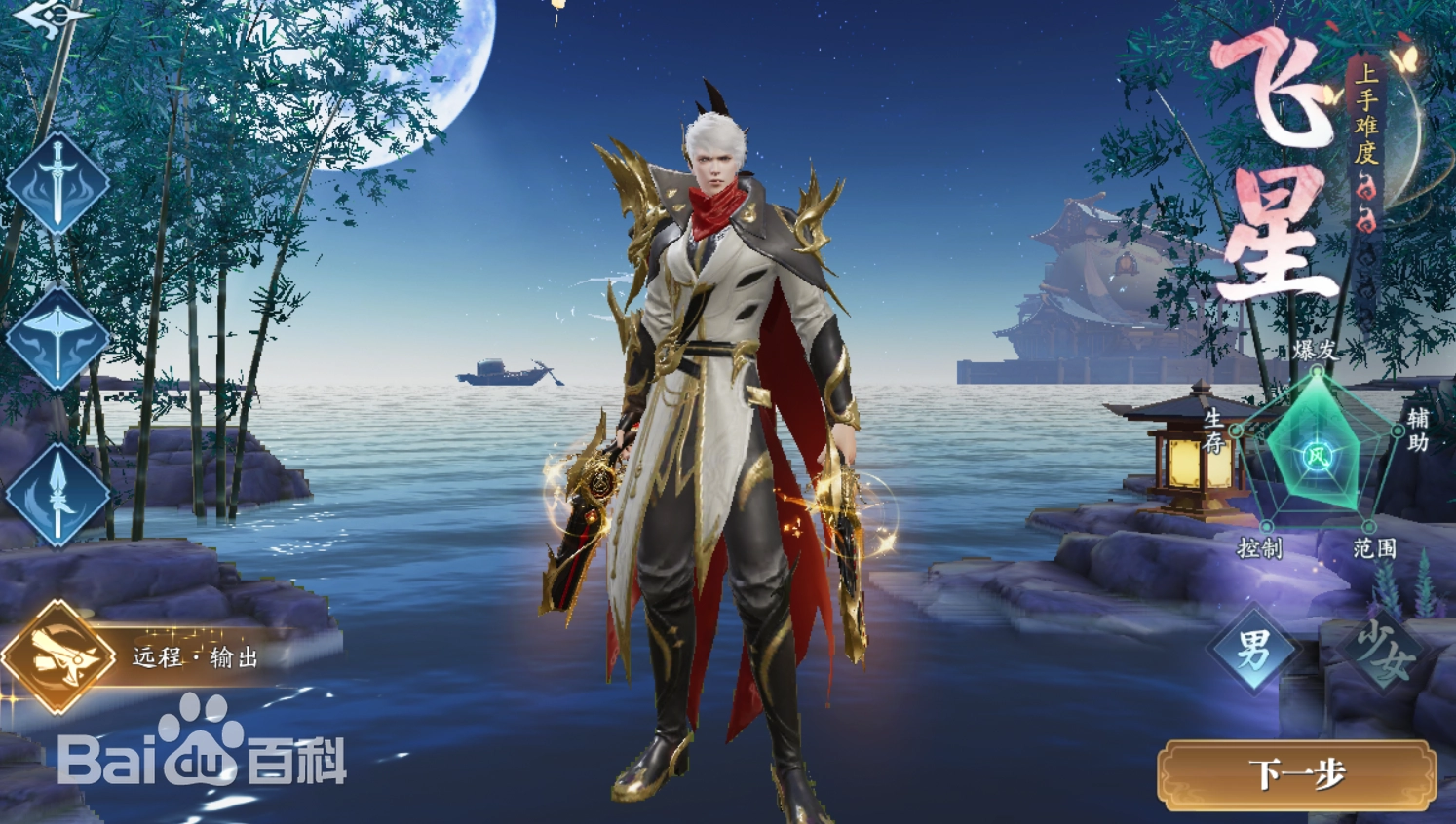Go back using the top-left arrow

point(51,16)
